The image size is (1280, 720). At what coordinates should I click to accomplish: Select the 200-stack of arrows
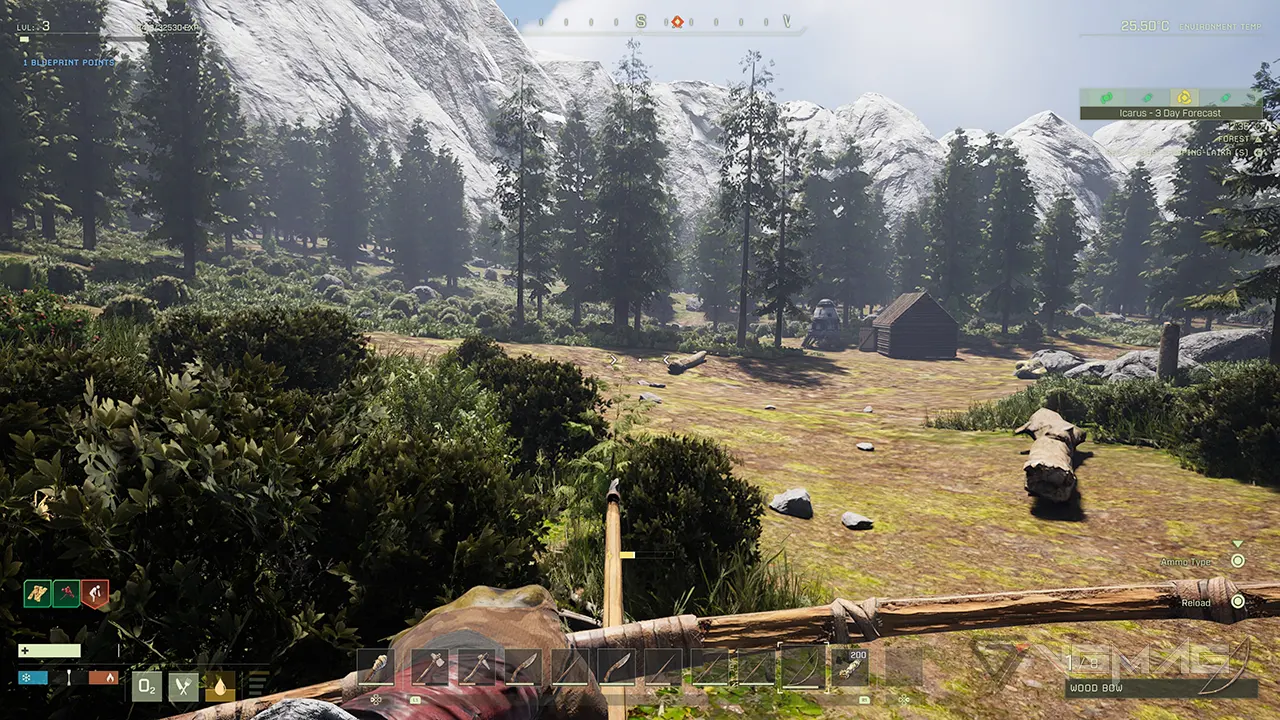(x=851, y=666)
